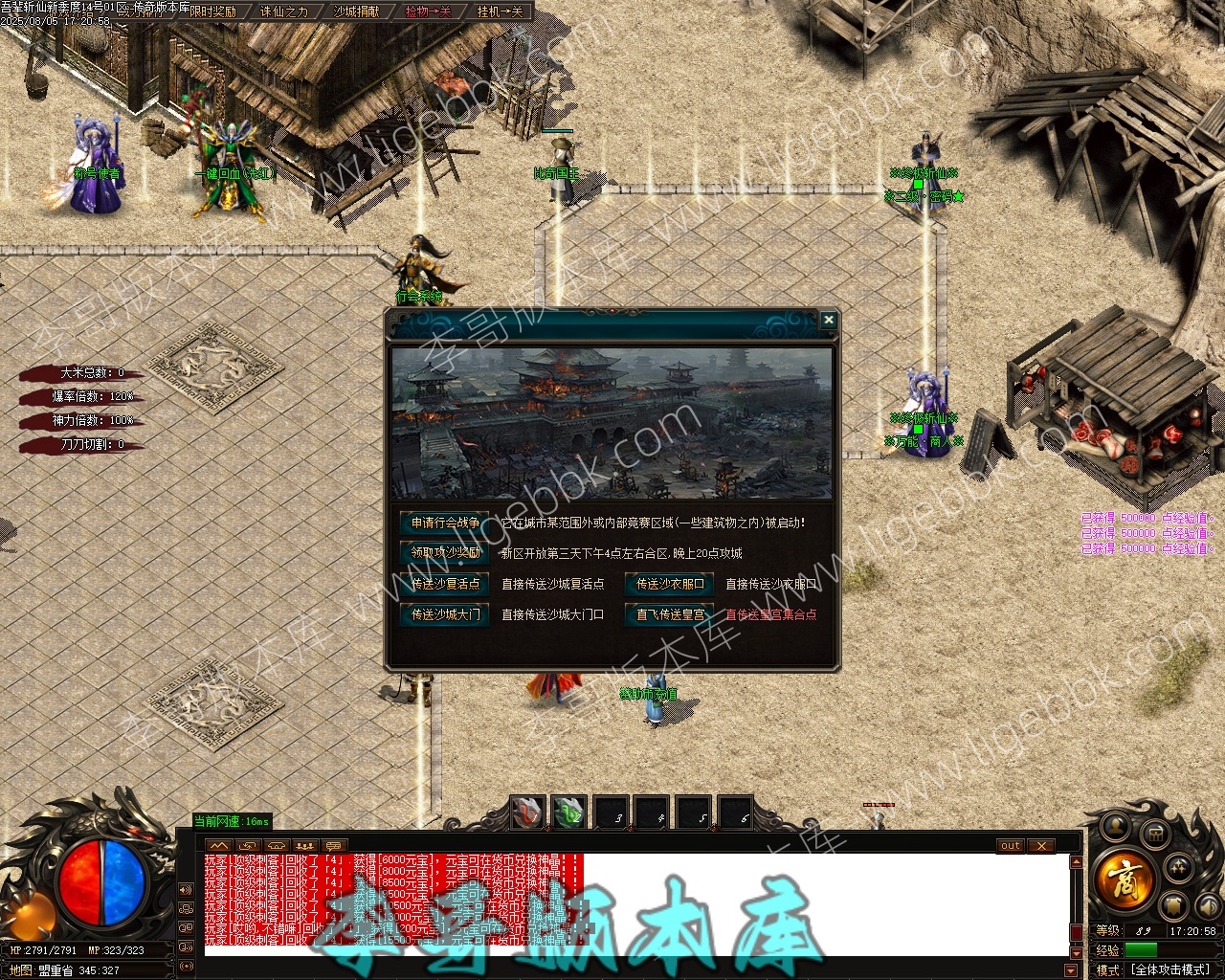Teleport using 传送沙城大门 button
This screenshot has height=980, width=1225.
(445, 614)
